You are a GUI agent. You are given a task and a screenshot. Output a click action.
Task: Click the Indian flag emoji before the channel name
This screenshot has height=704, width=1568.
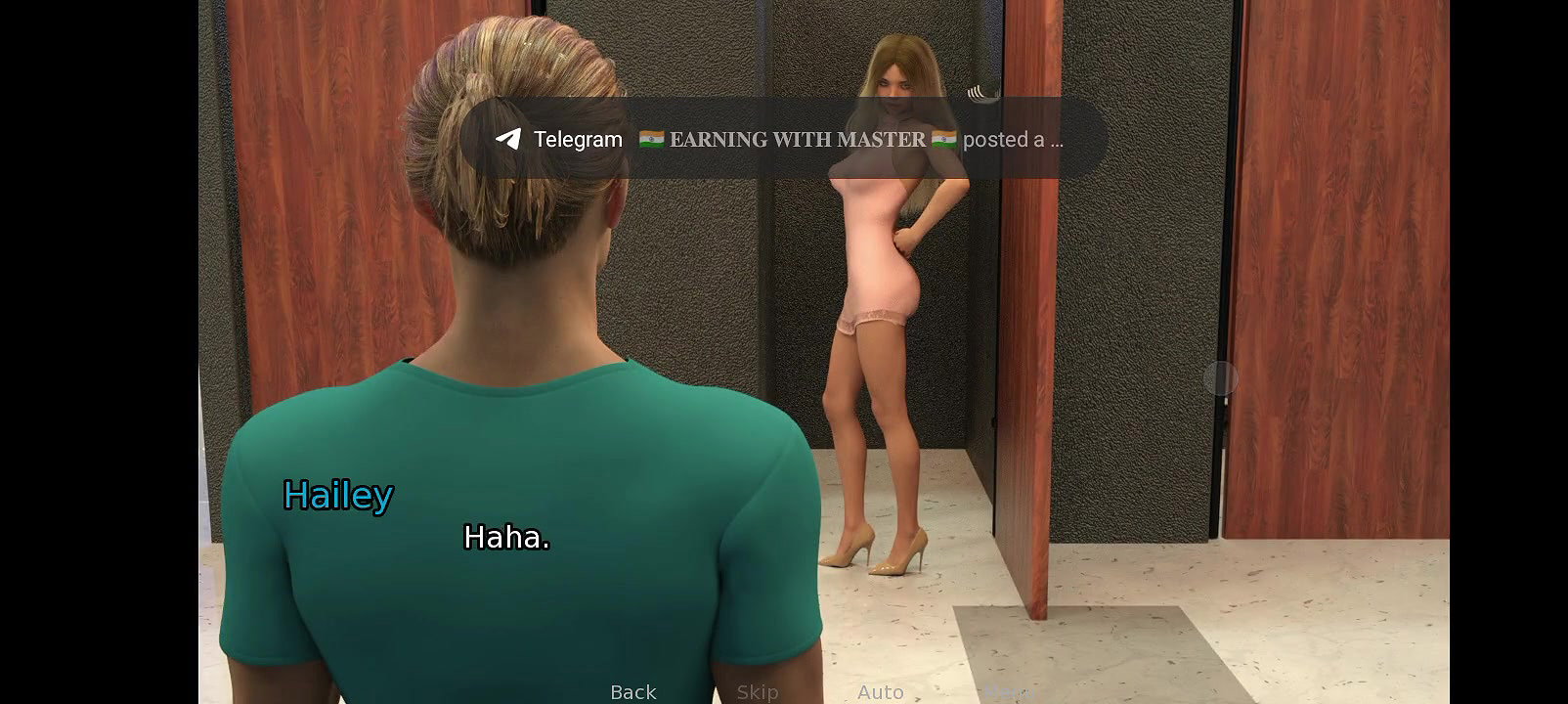(x=651, y=139)
